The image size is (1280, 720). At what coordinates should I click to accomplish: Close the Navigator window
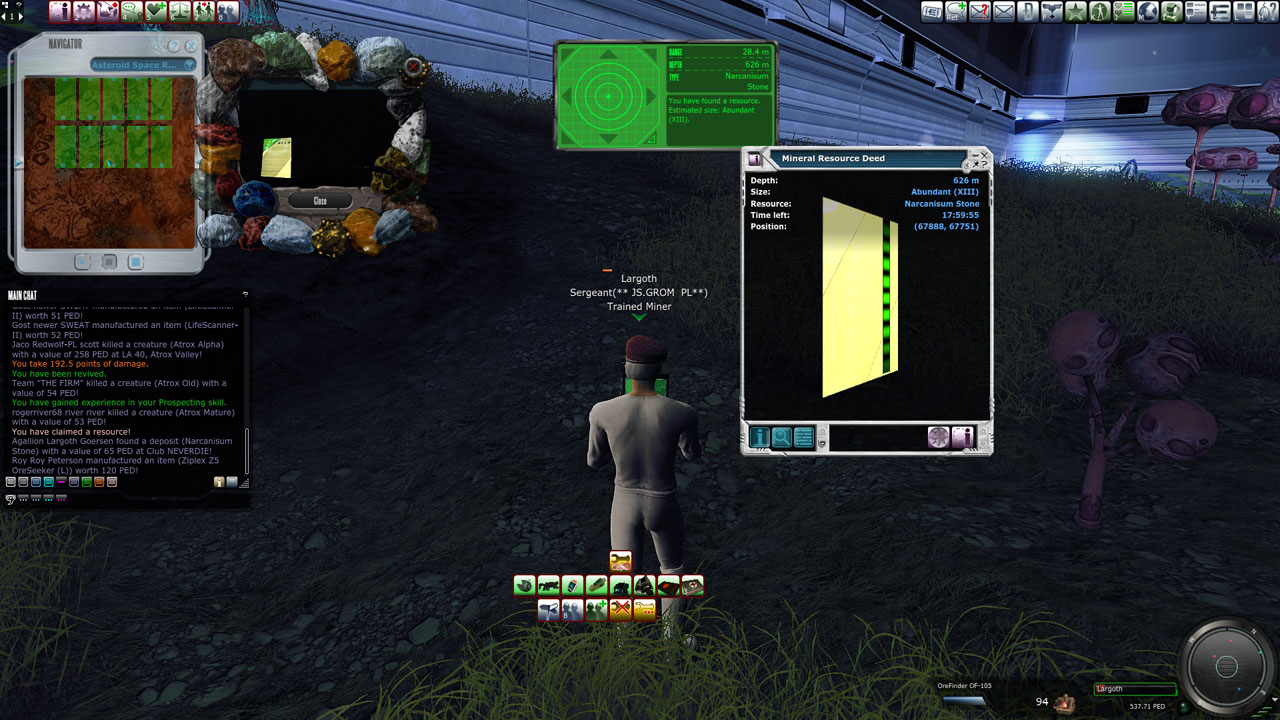[190, 46]
